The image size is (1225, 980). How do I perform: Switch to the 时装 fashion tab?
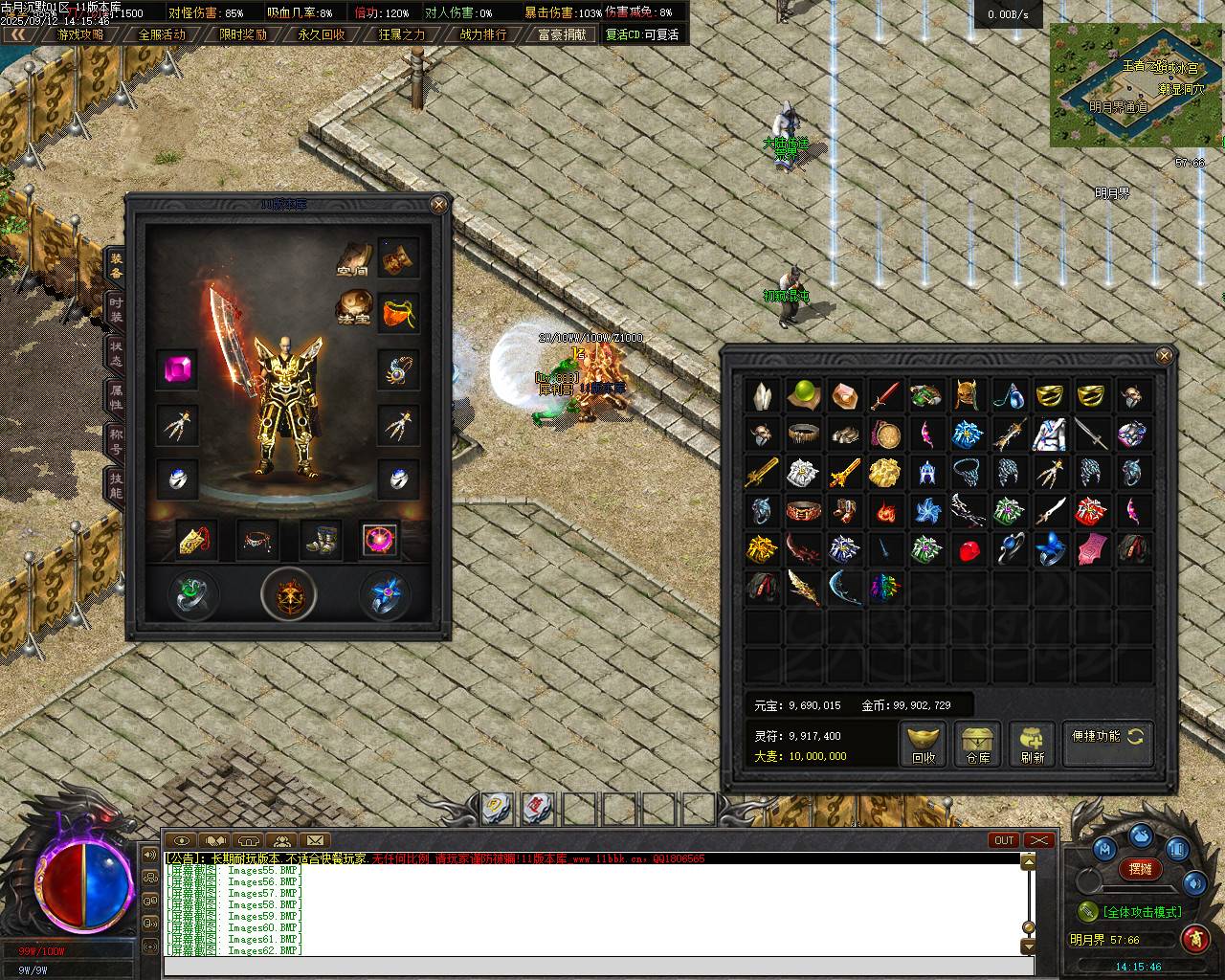tap(116, 310)
